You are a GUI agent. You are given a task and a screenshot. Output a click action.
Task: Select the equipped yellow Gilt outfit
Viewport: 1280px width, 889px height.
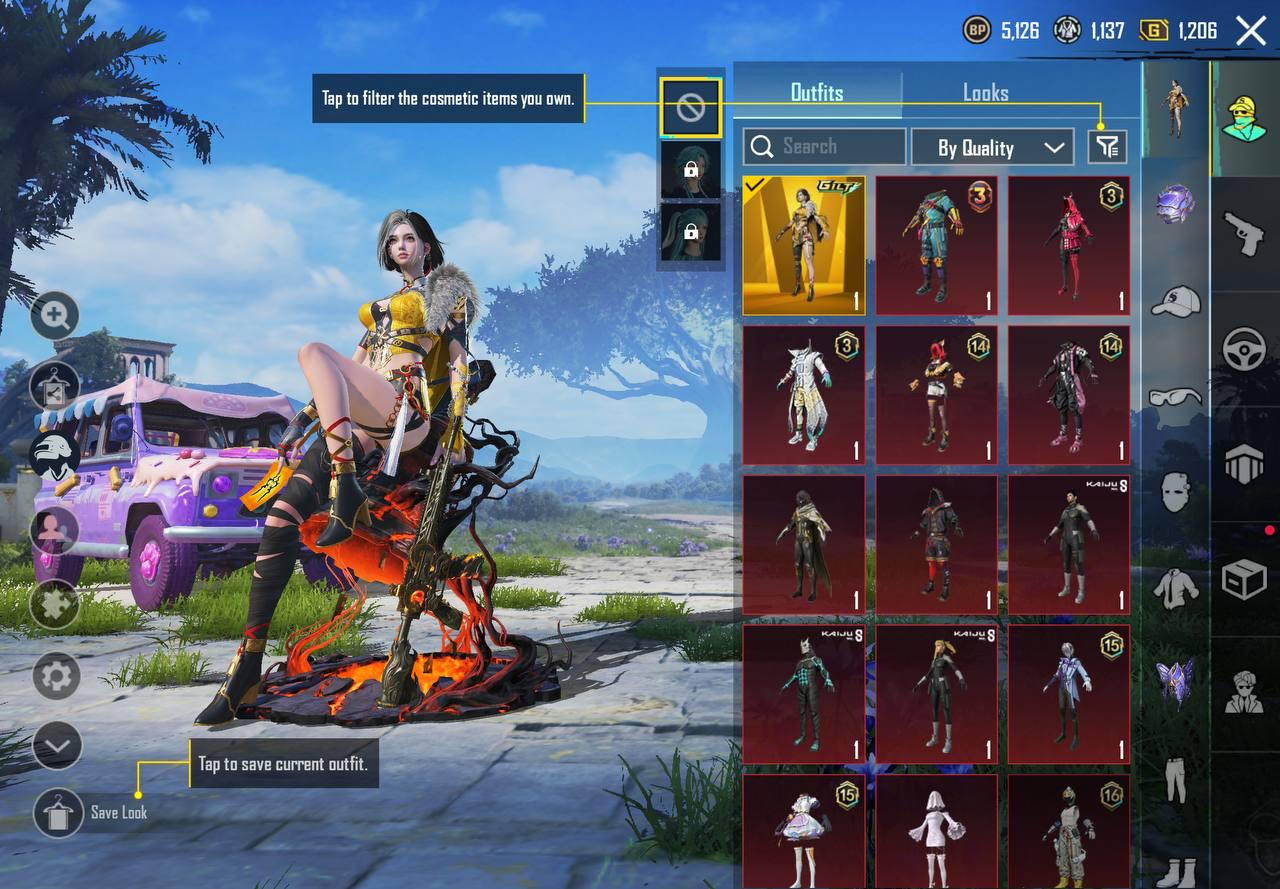point(803,245)
